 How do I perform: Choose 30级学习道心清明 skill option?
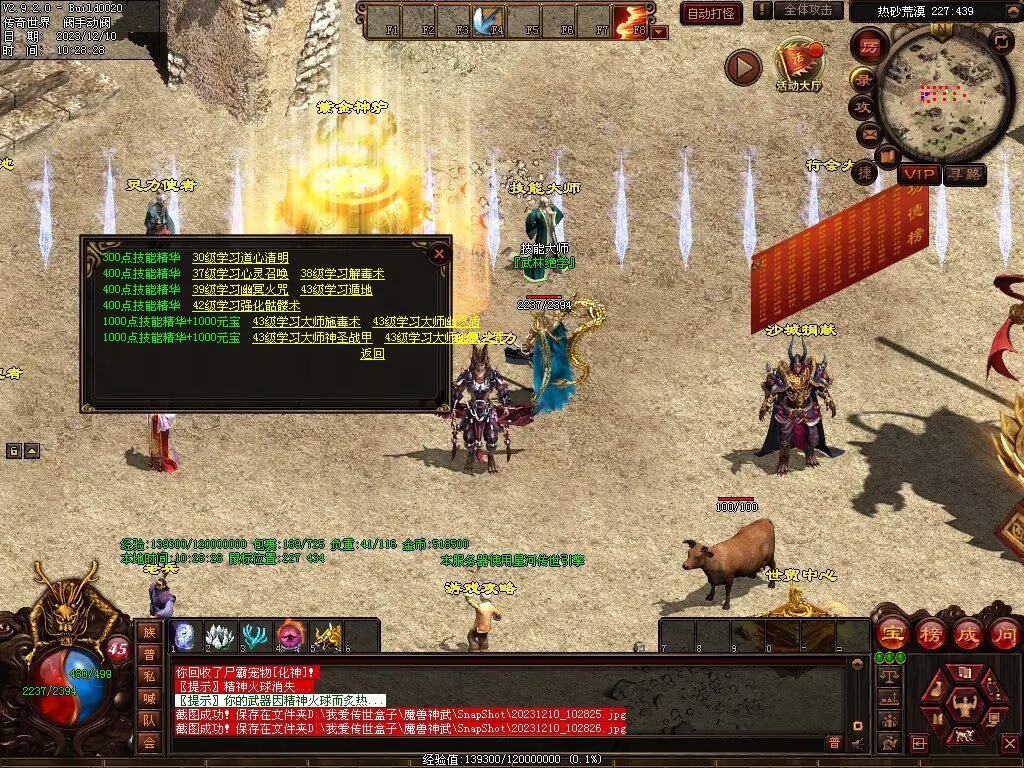[240, 258]
